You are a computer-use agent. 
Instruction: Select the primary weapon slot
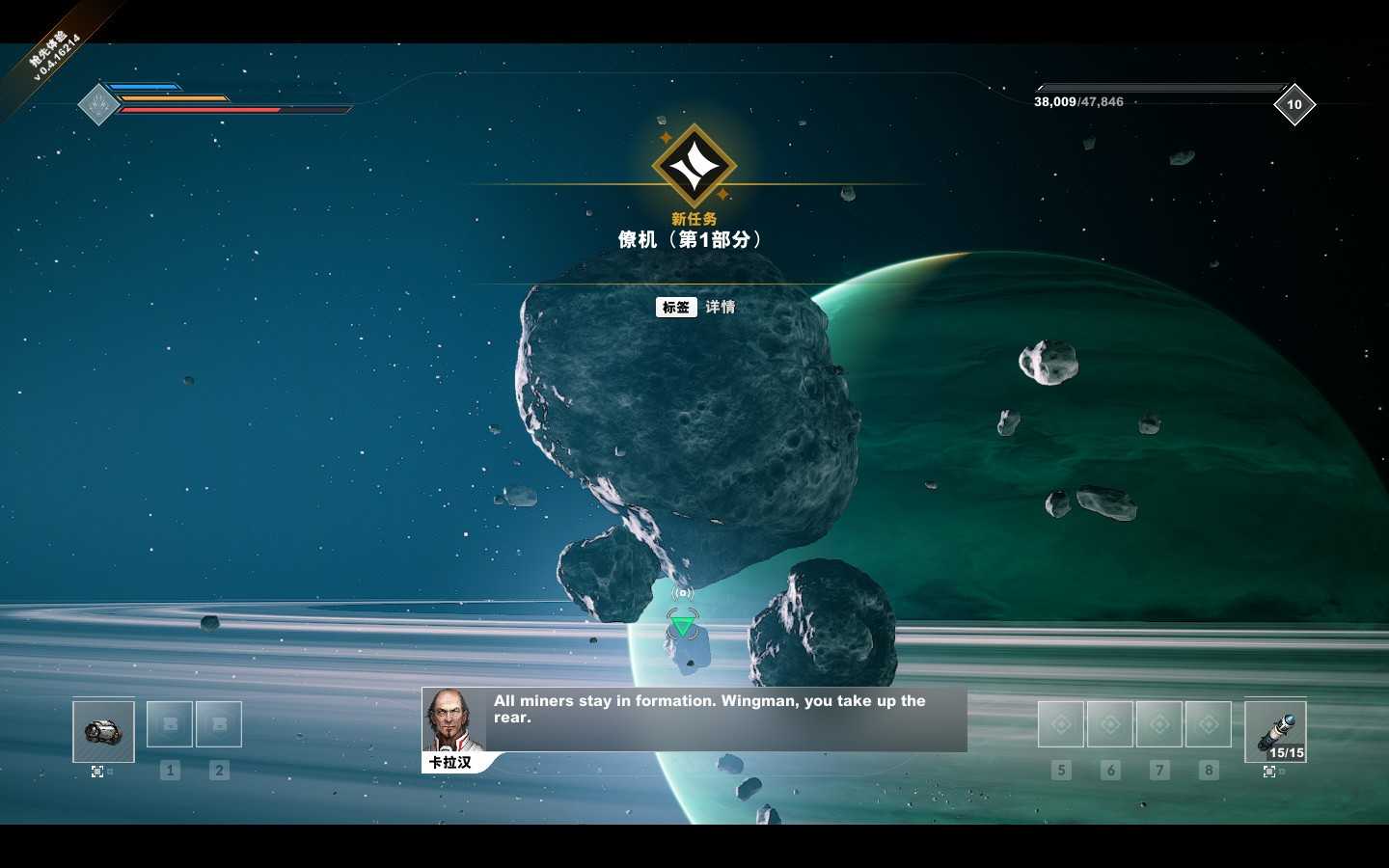103,731
